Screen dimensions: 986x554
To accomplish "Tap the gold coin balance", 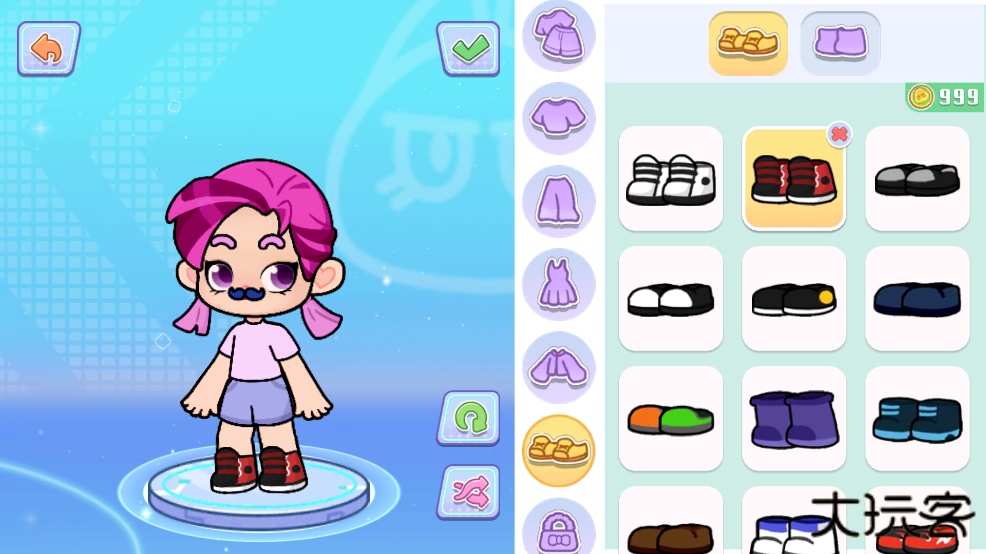I will [x=945, y=97].
